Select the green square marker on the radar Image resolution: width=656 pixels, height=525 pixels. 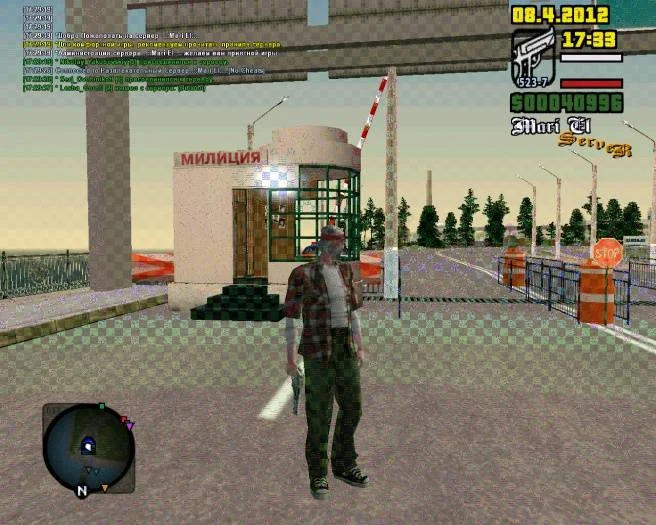click(x=101, y=407)
